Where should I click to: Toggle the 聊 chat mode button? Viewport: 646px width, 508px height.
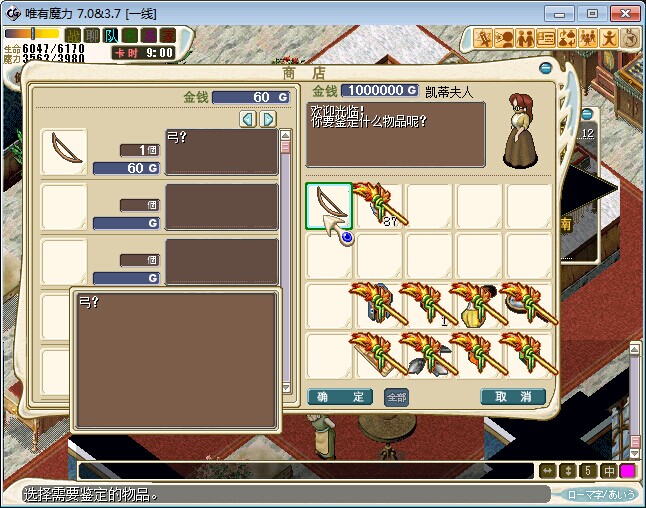pos(92,36)
